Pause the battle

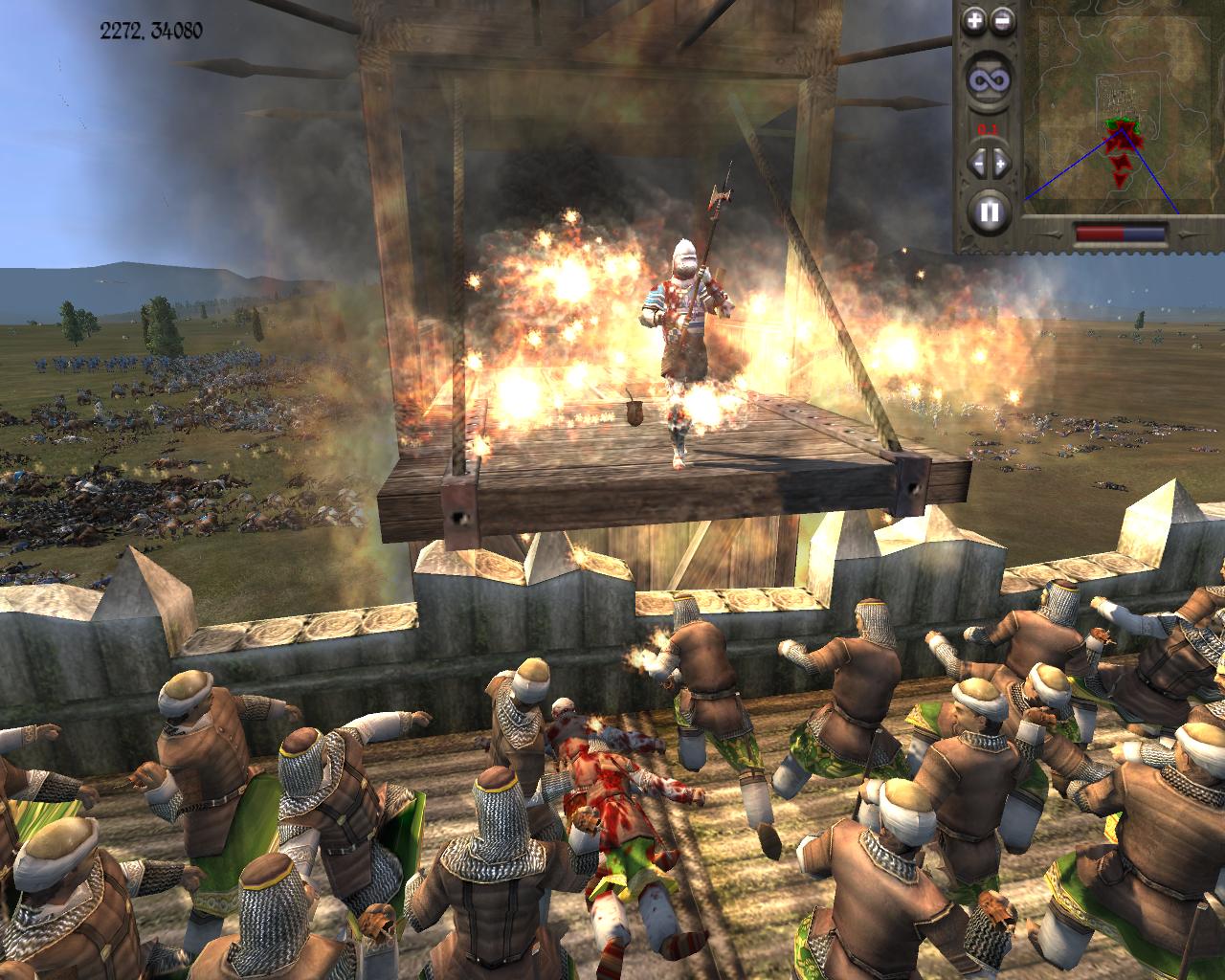pos(988,210)
